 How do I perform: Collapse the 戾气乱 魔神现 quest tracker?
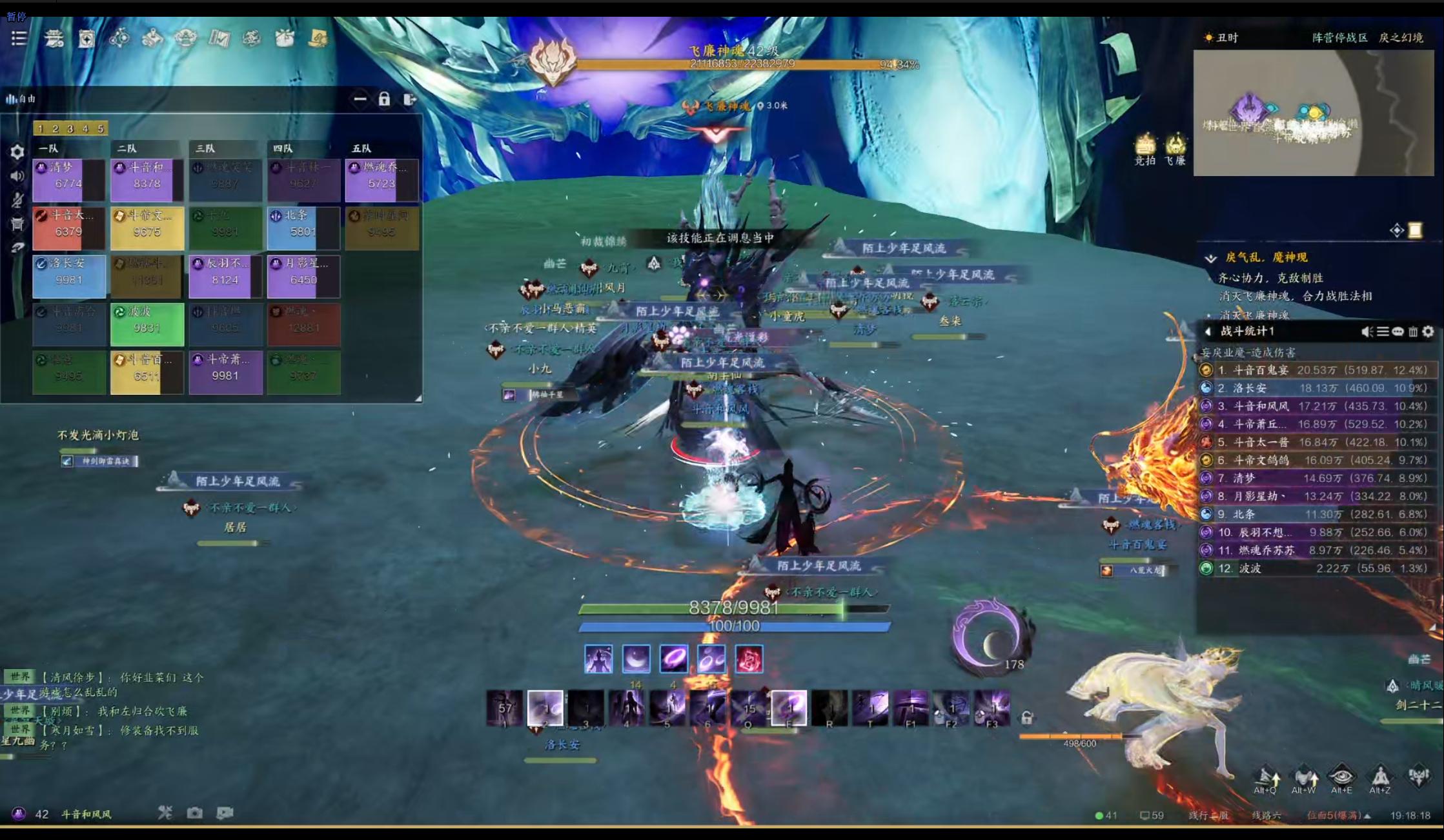1210,258
